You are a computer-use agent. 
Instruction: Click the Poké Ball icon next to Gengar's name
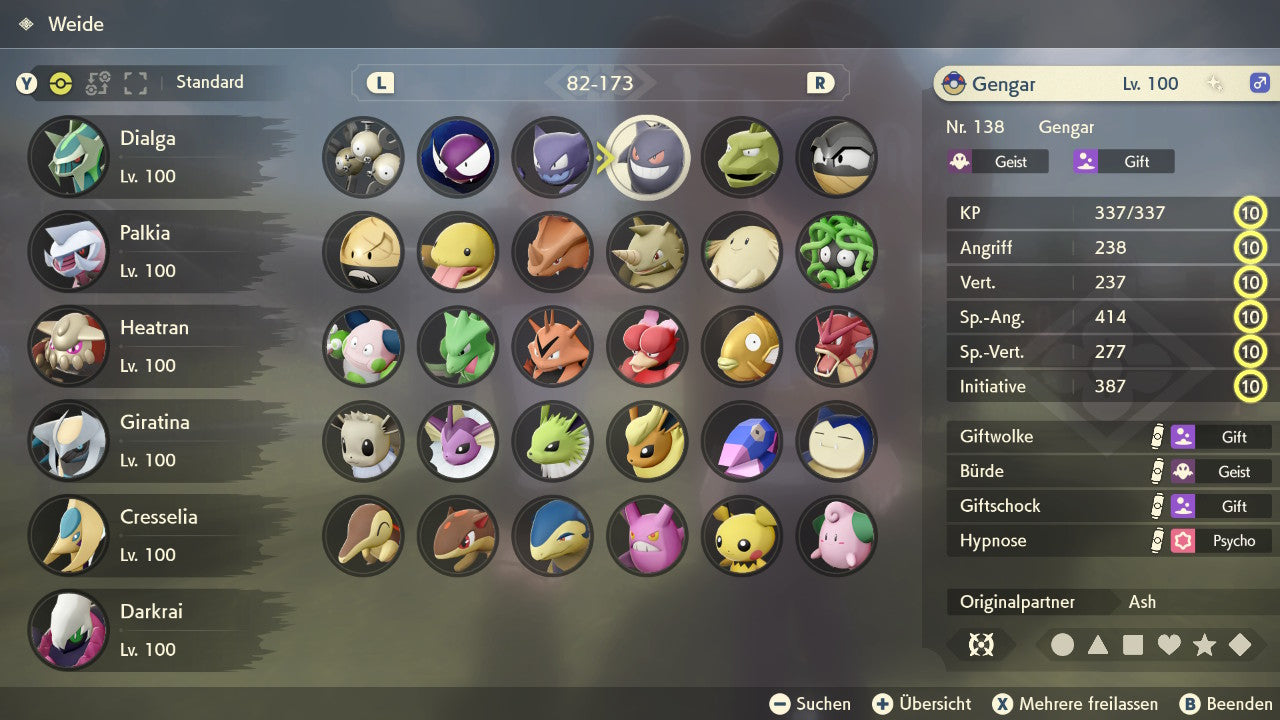coord(954,84)
